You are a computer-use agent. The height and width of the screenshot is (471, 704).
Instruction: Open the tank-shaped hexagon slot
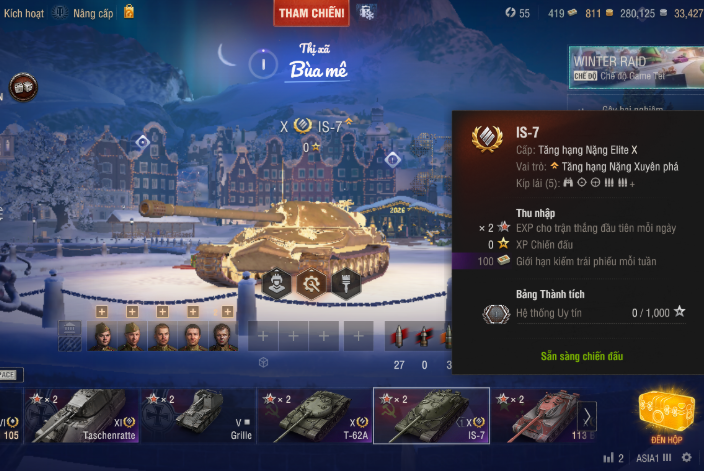pos(278,283)
